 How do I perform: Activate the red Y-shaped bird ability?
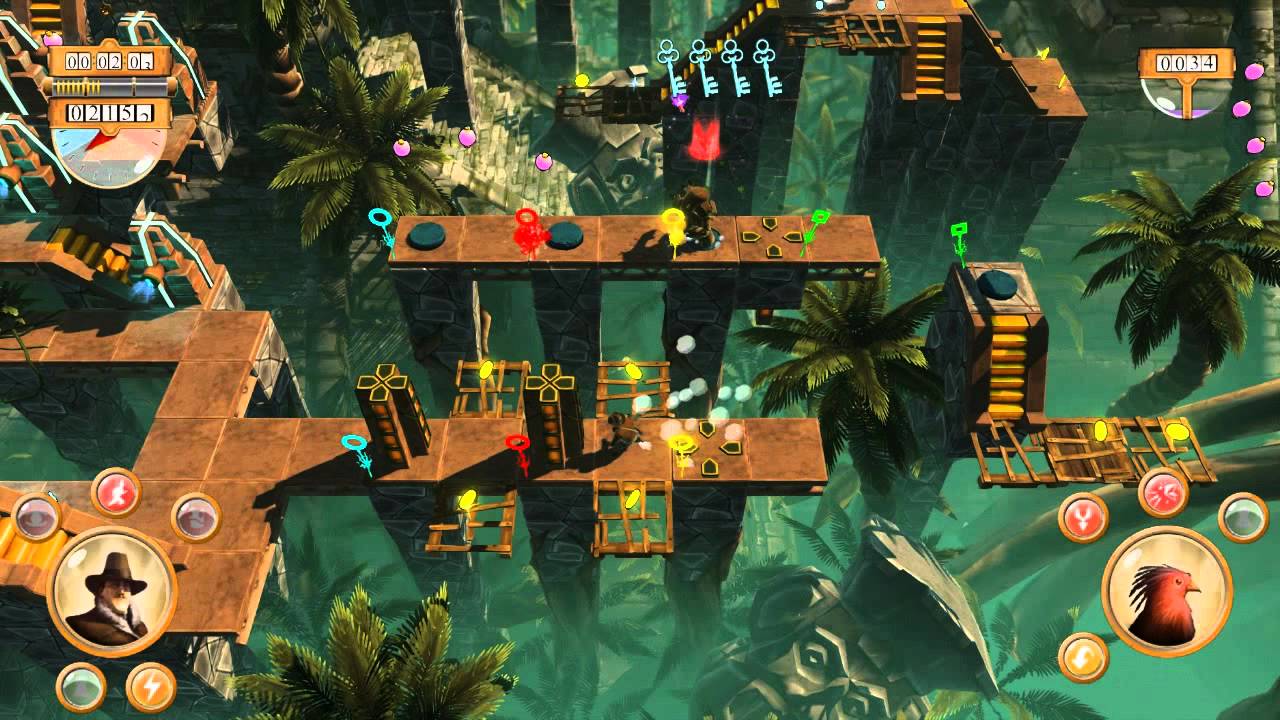(1083, 518)
